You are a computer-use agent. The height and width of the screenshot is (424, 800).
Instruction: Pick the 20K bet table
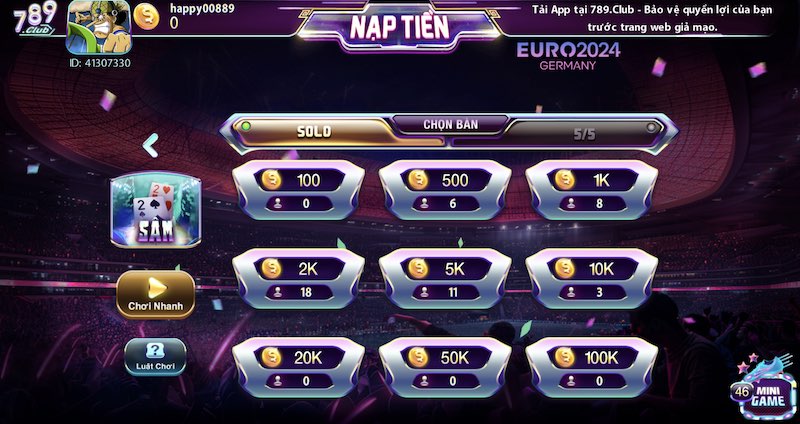pyautogui.click(x=297, y=367)
